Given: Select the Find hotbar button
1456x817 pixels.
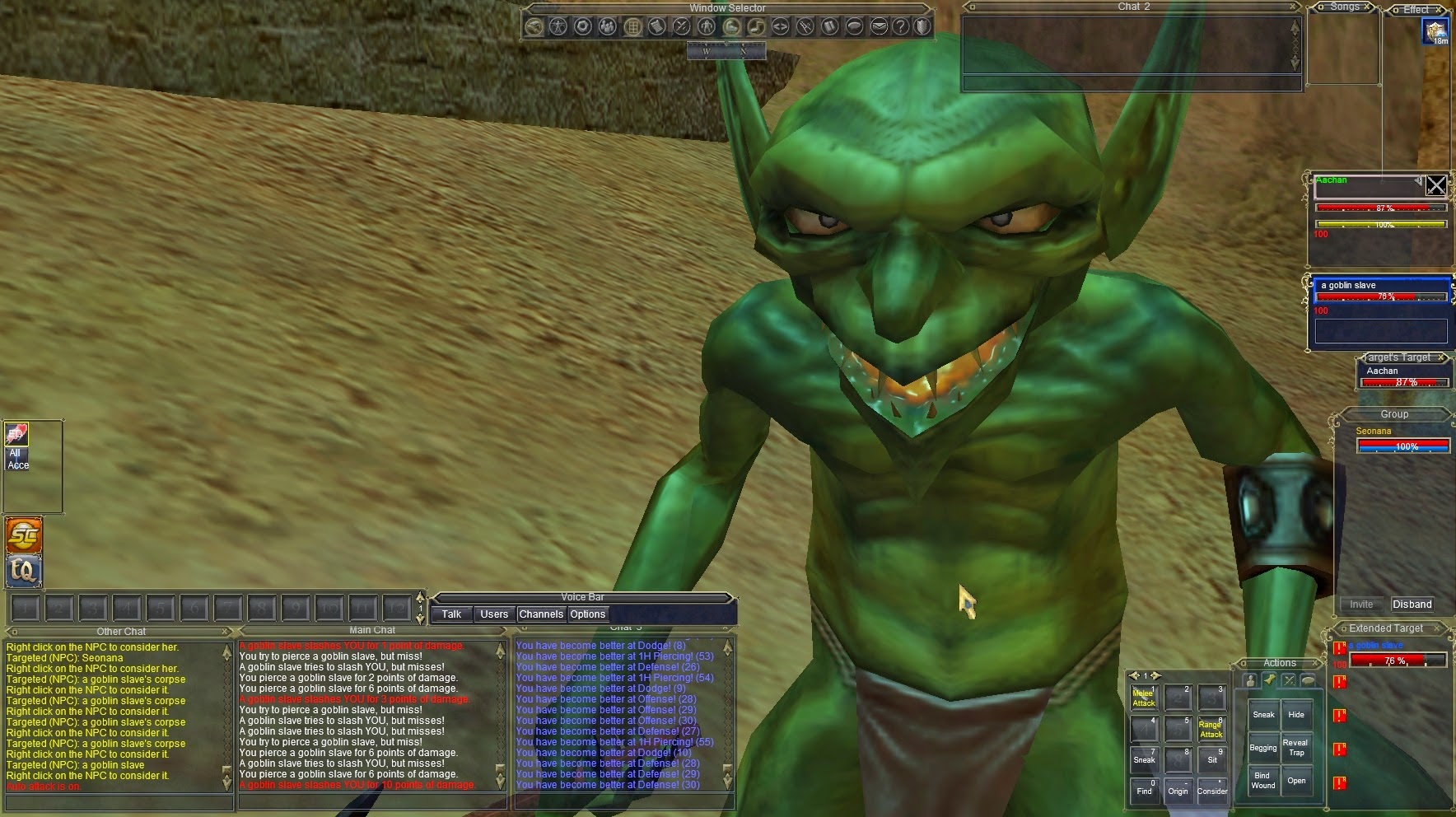Looking at the screenshot, I should [x=1144, y=791].
